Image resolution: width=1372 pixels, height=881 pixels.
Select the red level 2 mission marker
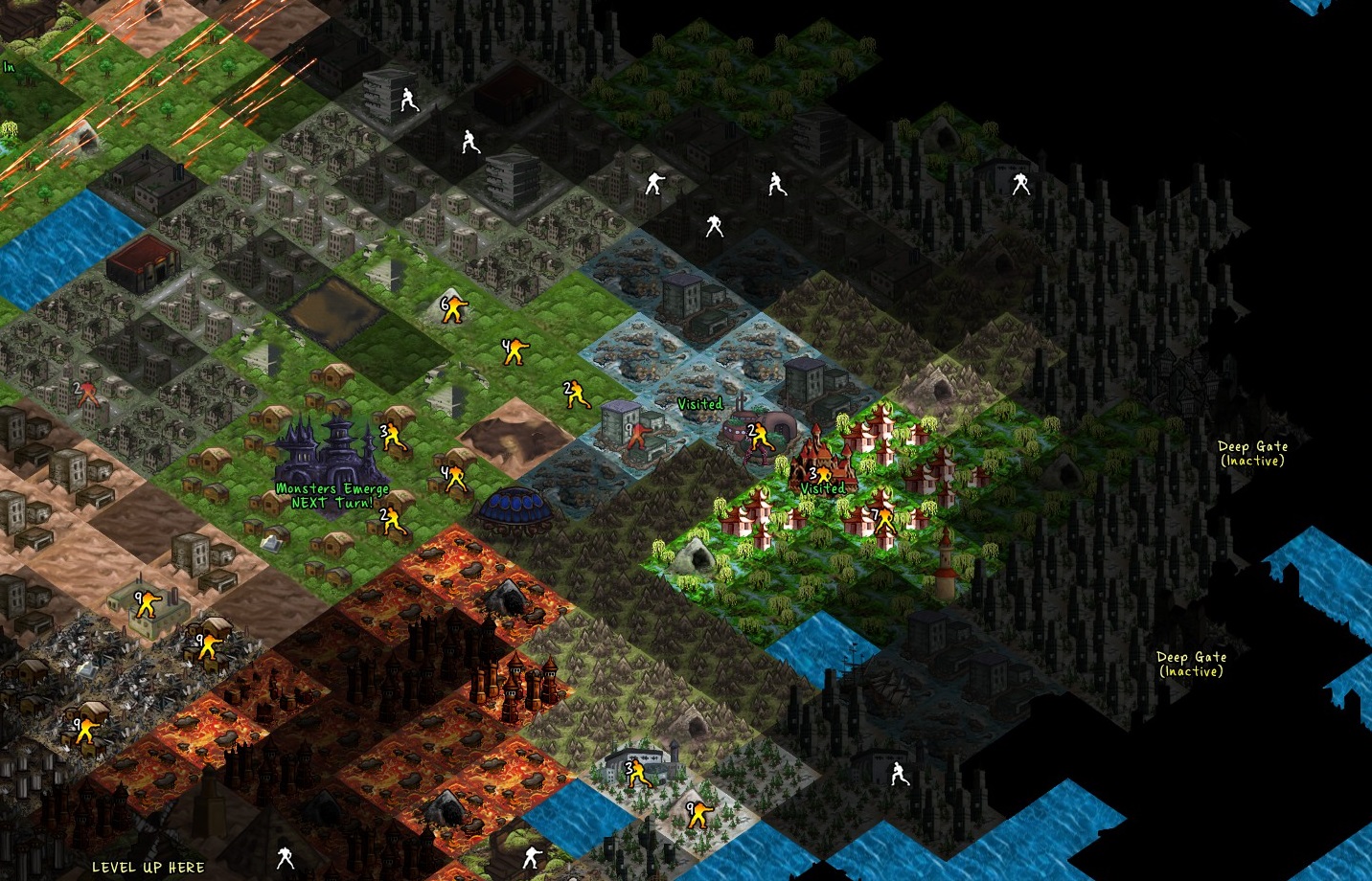pos(87,392)
